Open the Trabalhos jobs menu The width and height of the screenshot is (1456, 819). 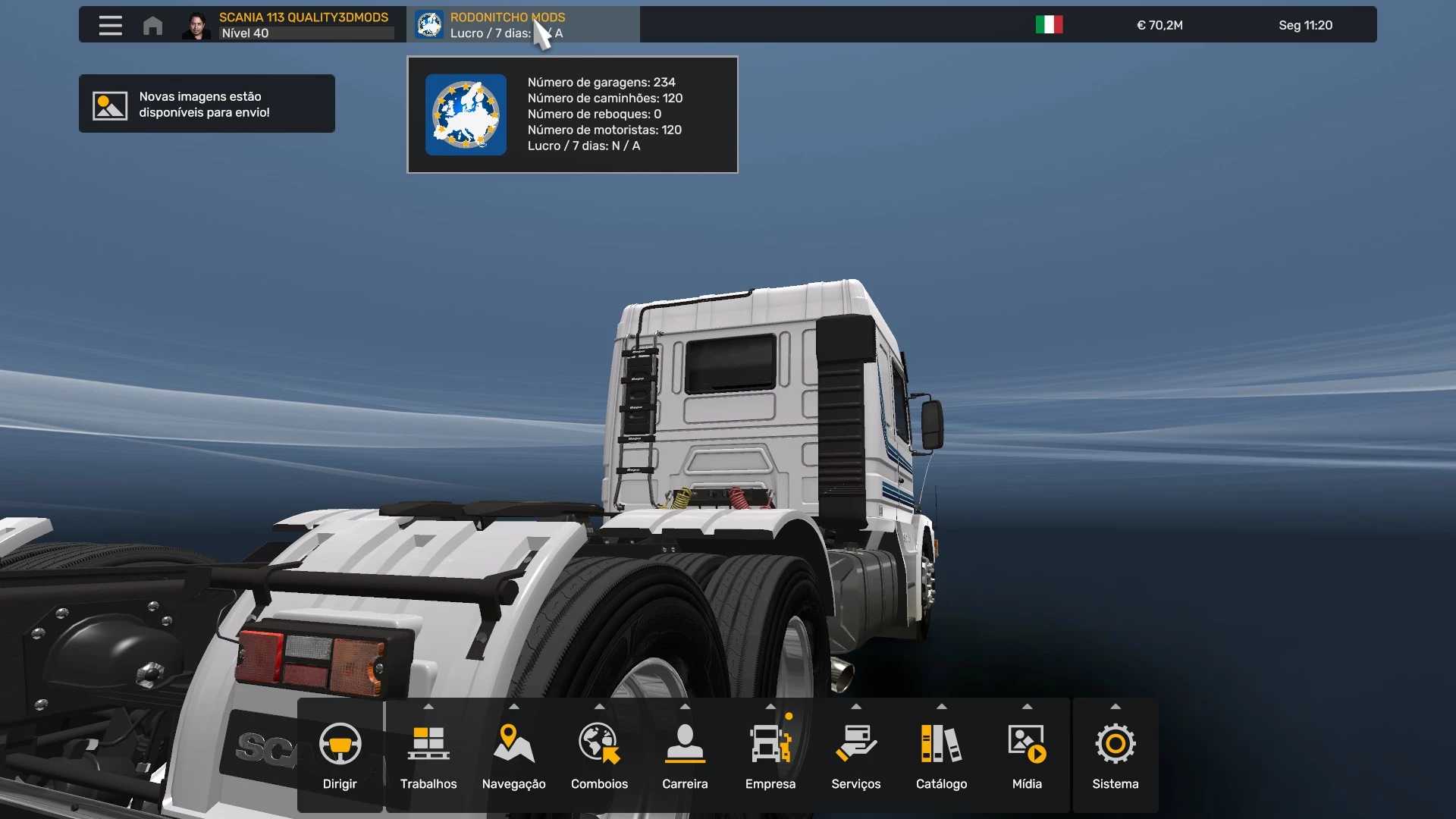pyautogui.click(x=428, y=755)
